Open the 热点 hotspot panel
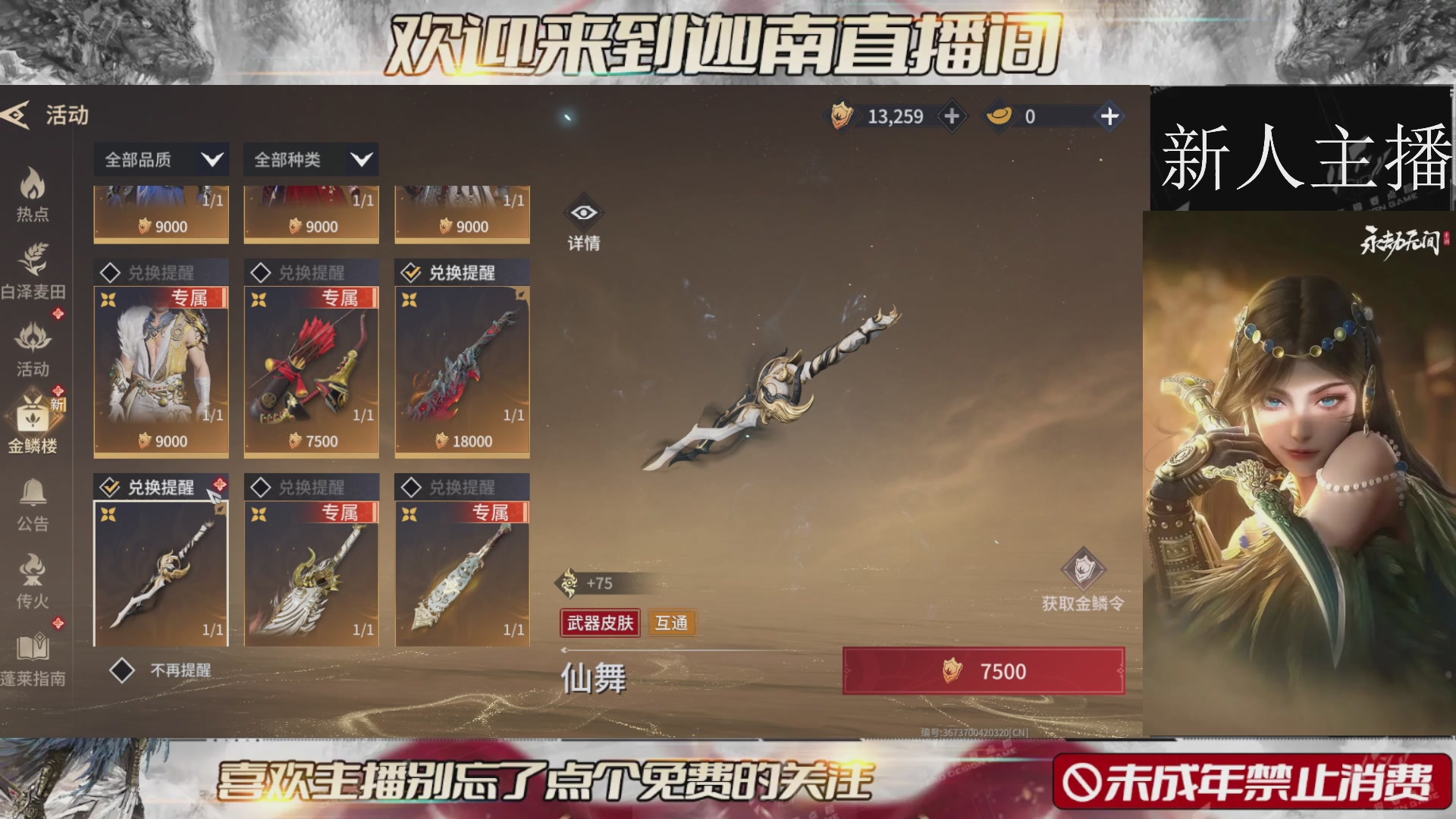 pos(32,192)
